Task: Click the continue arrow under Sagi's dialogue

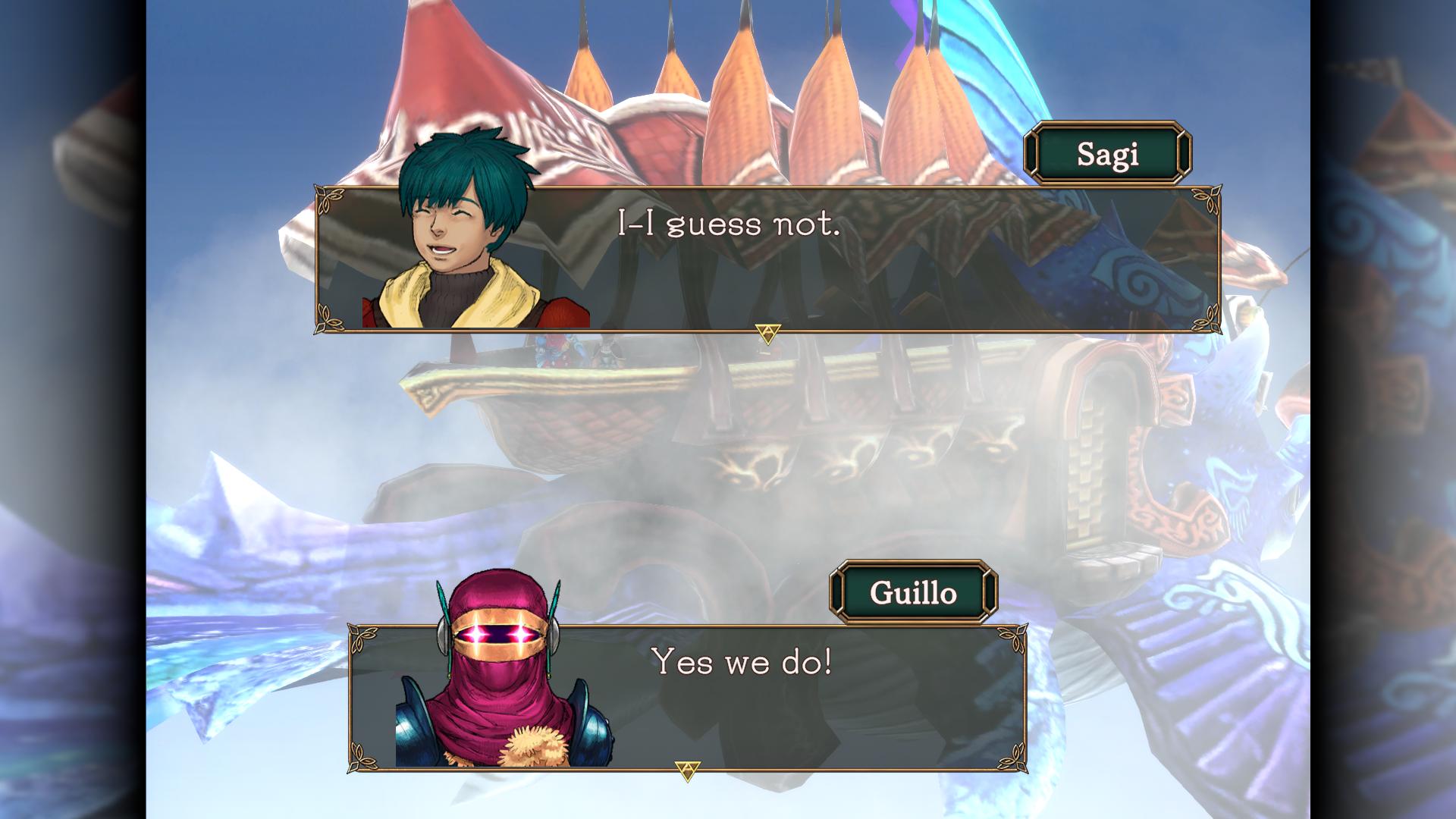Action: point(767,334)
